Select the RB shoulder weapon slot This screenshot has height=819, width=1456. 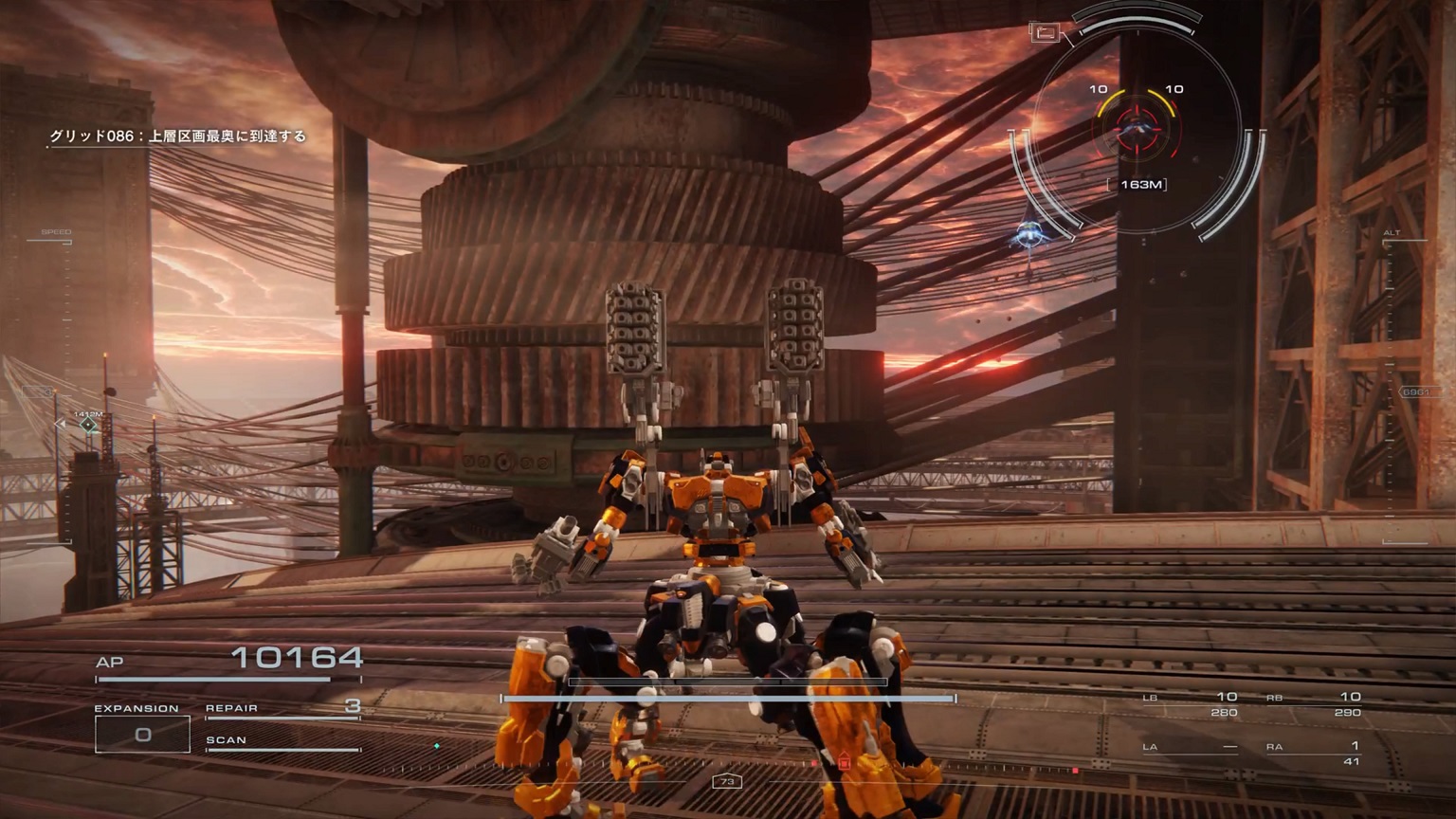click(1314, 703)
